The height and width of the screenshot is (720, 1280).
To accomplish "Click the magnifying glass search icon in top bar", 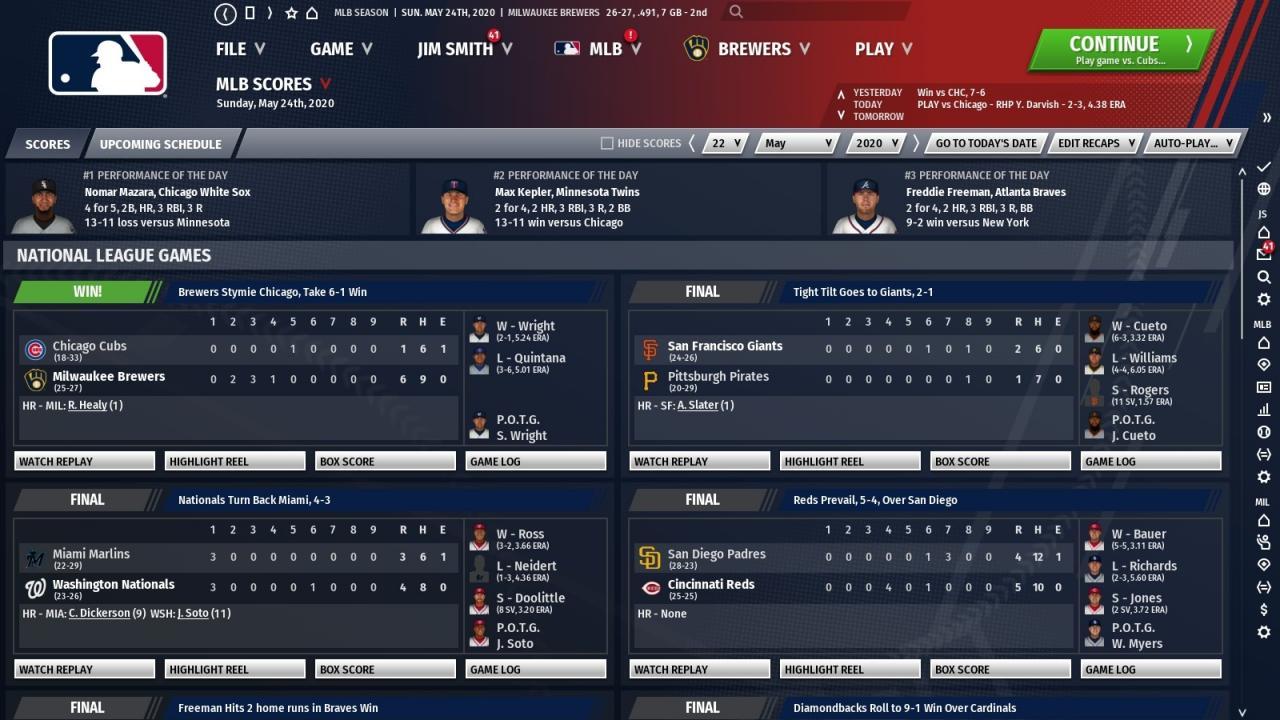I will [x=736, y=13].
